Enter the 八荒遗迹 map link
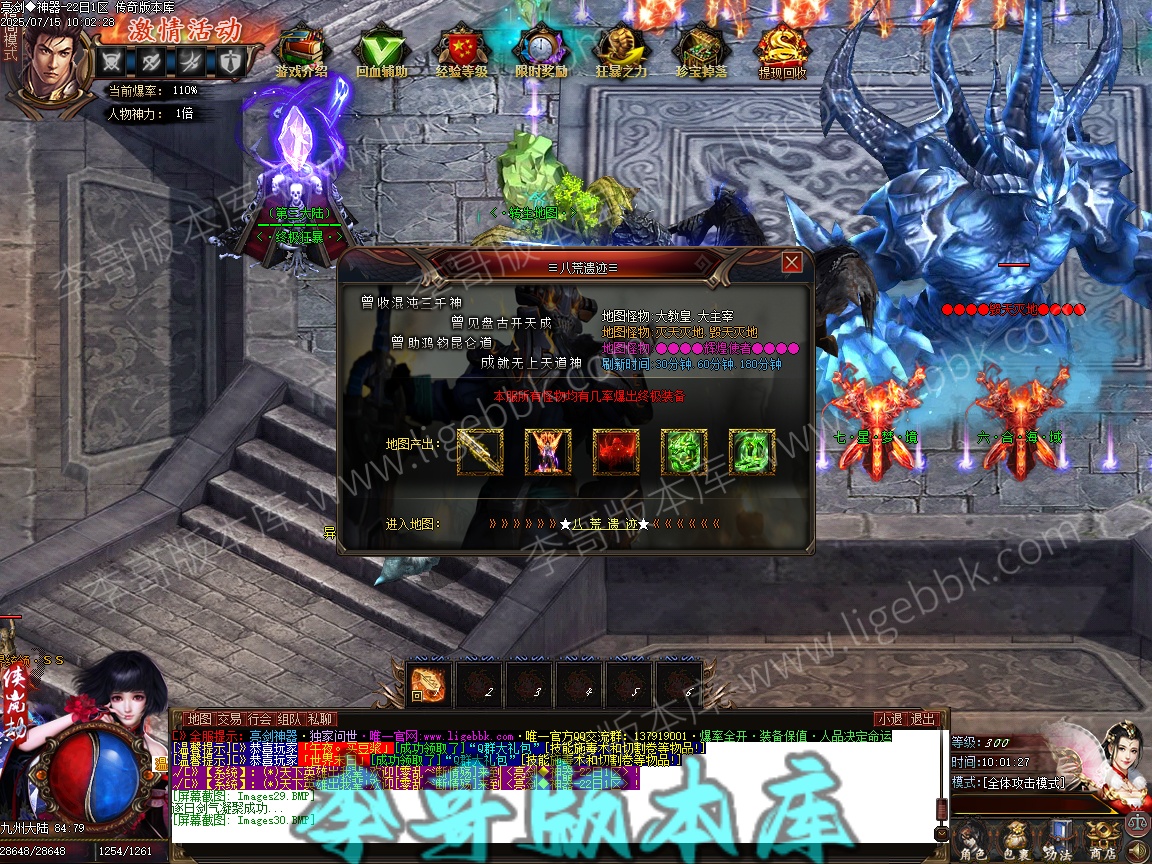 coord(604,524)
